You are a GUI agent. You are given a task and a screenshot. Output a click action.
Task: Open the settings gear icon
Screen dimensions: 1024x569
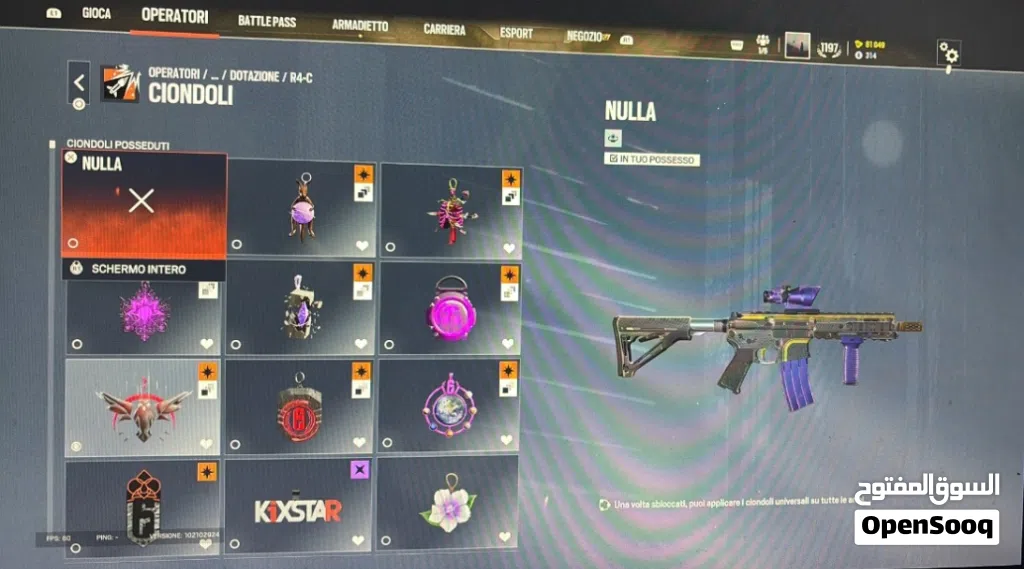click(948, 54)
